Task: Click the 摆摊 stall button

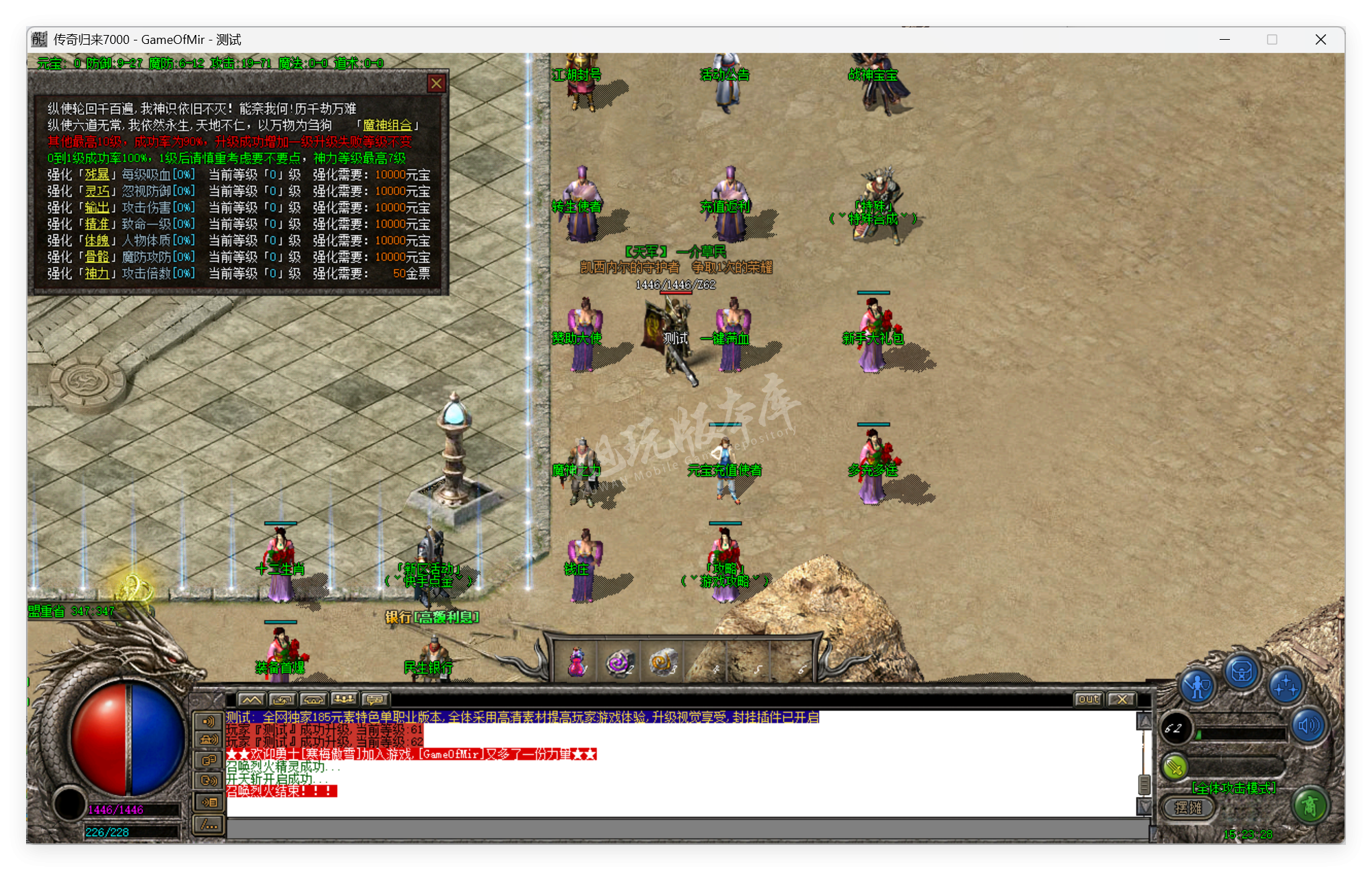Action: (x=1189, y=809)
